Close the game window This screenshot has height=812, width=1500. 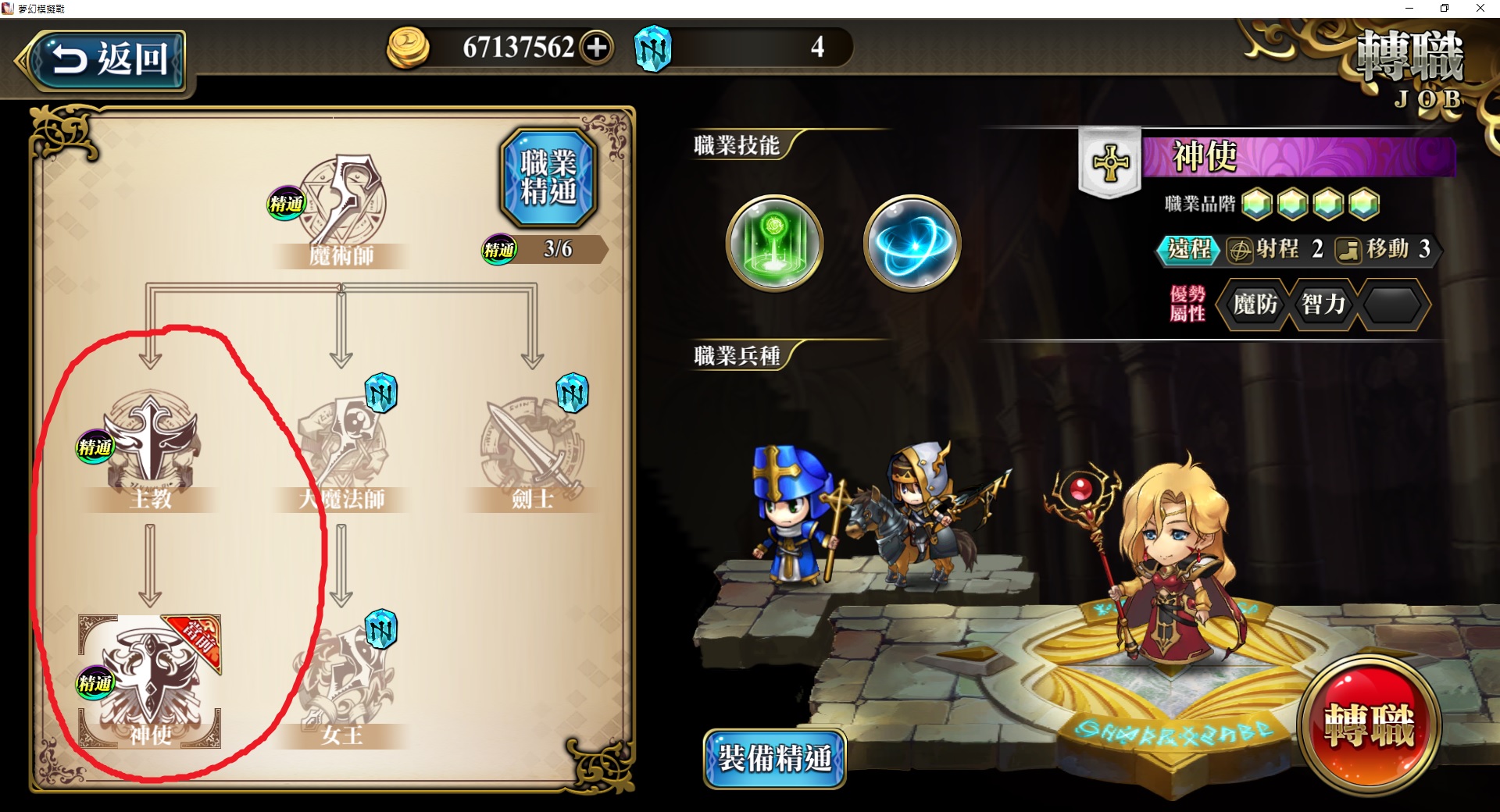coord(1480,9)
